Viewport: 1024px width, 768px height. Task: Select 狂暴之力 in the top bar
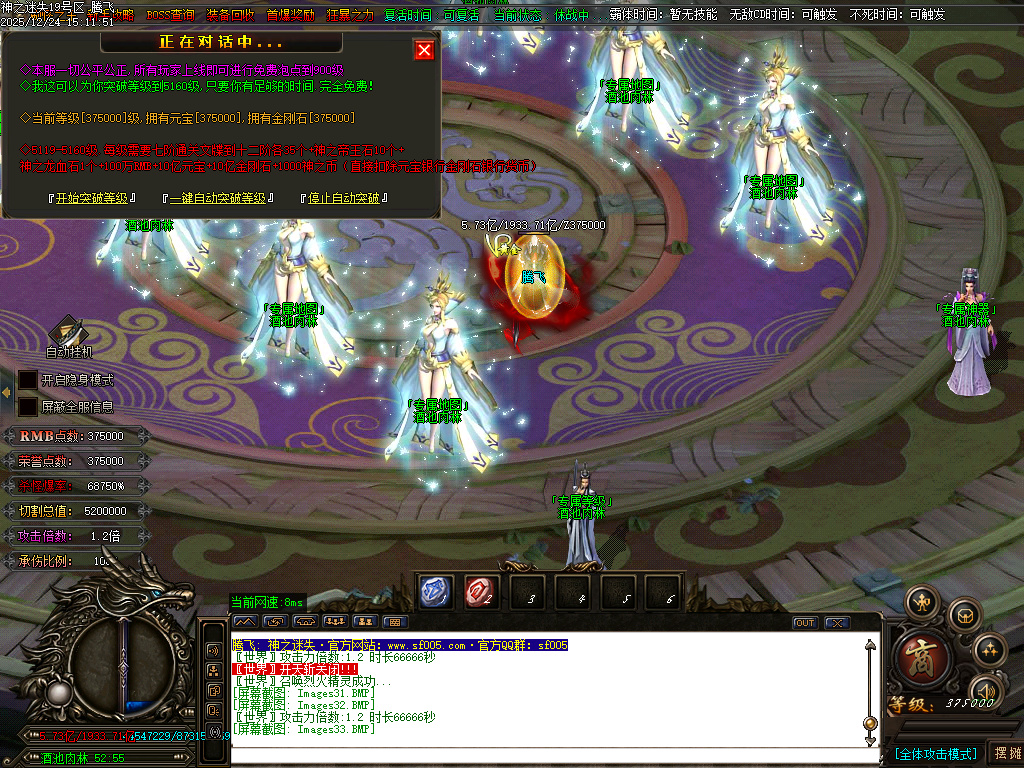click(350, 16)
